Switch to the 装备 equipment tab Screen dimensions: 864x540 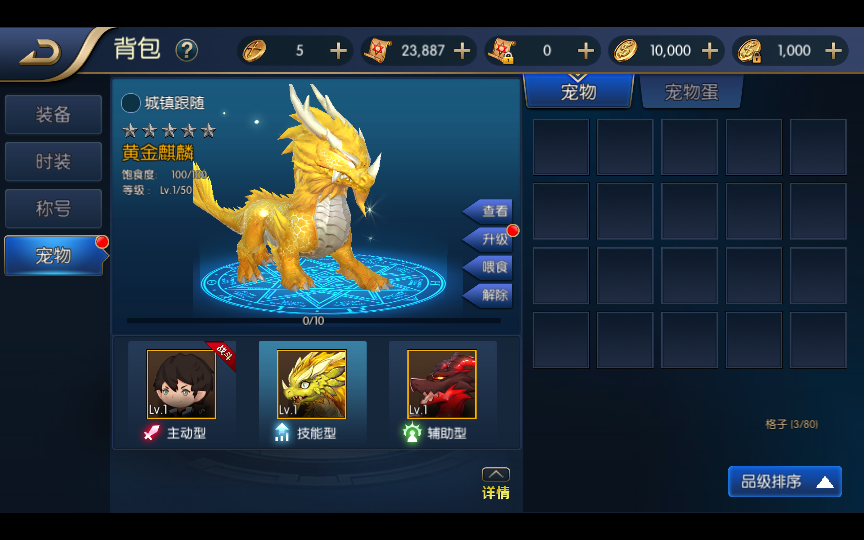53,115
